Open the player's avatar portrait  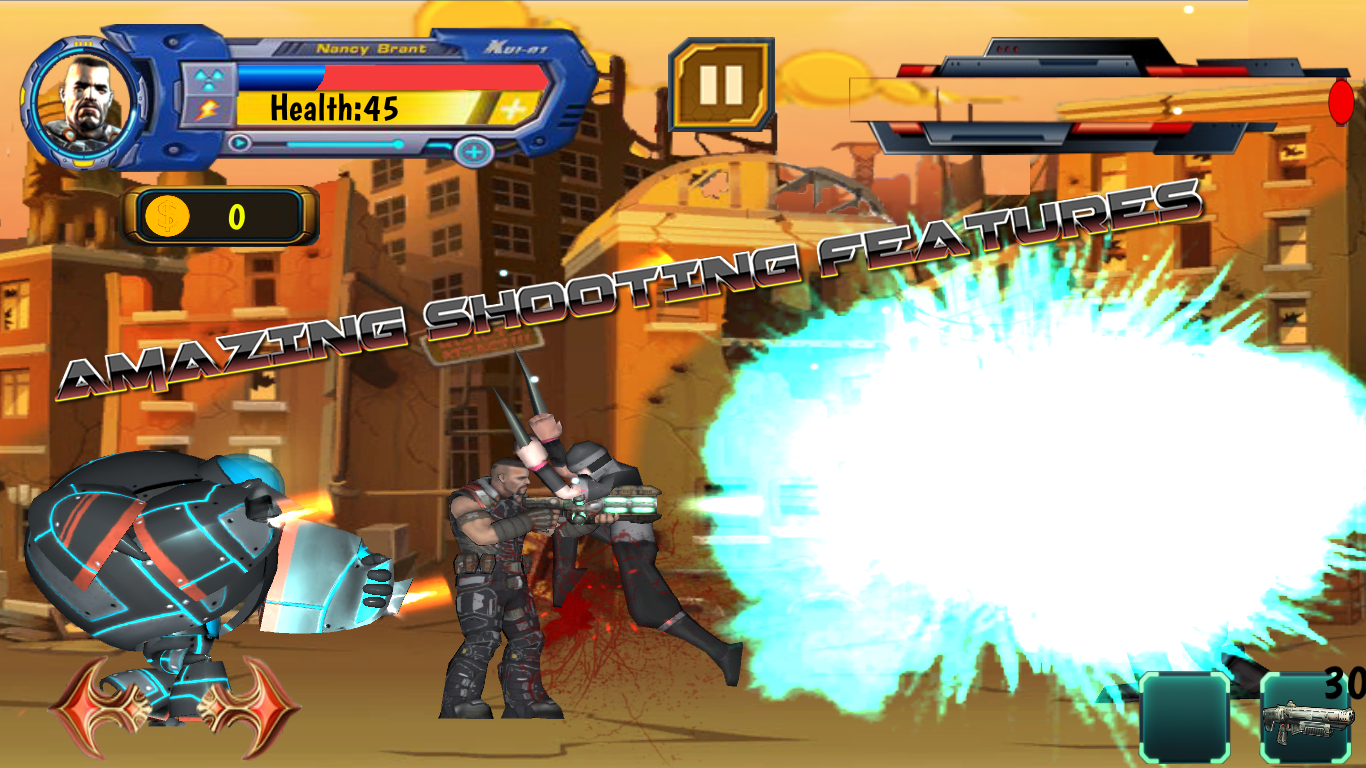pos(84,100)
